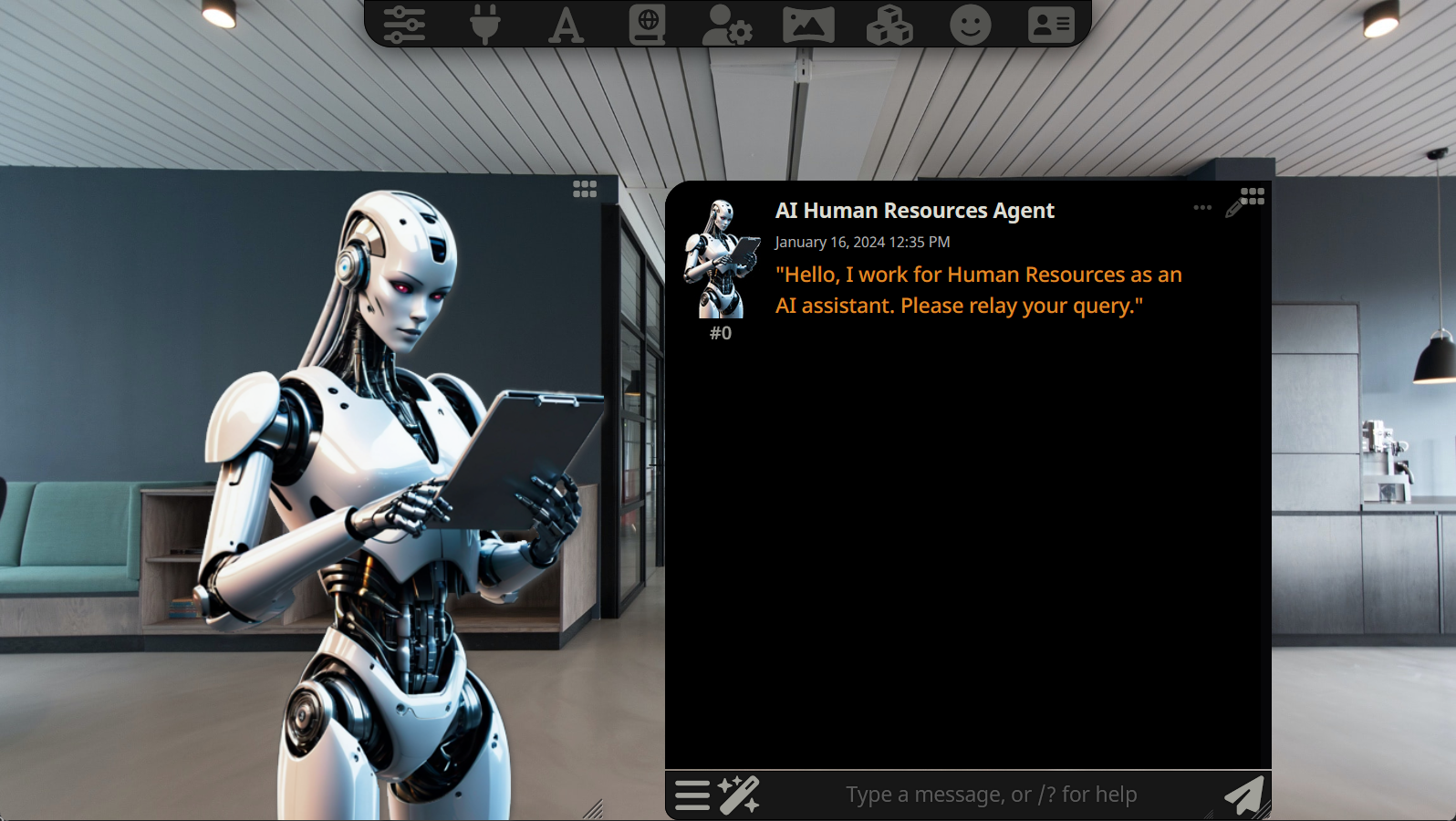Open the plug connections icon
The height and width of the screenshot is (821, 1456).
484,25
